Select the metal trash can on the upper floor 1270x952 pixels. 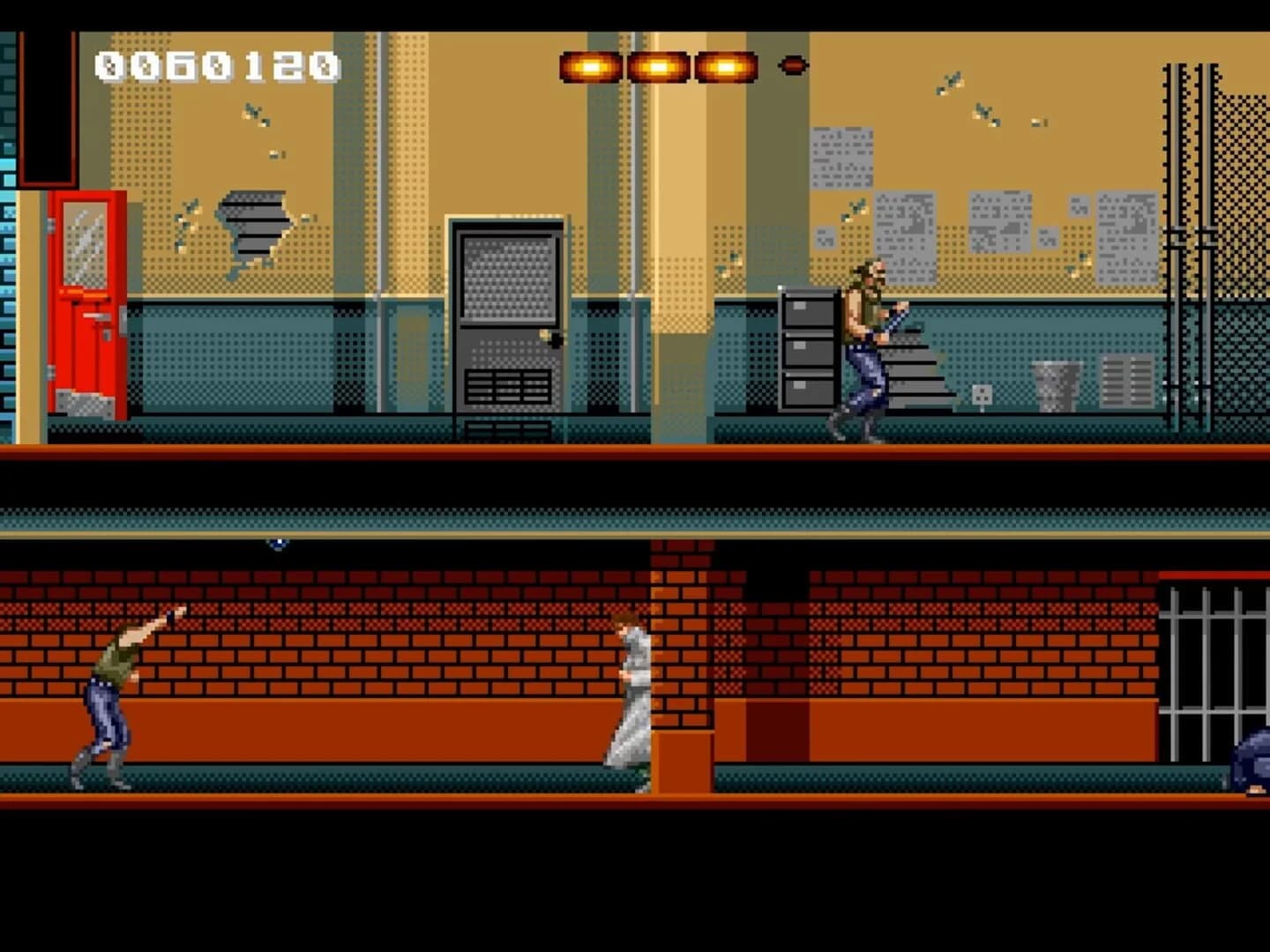1055,385
